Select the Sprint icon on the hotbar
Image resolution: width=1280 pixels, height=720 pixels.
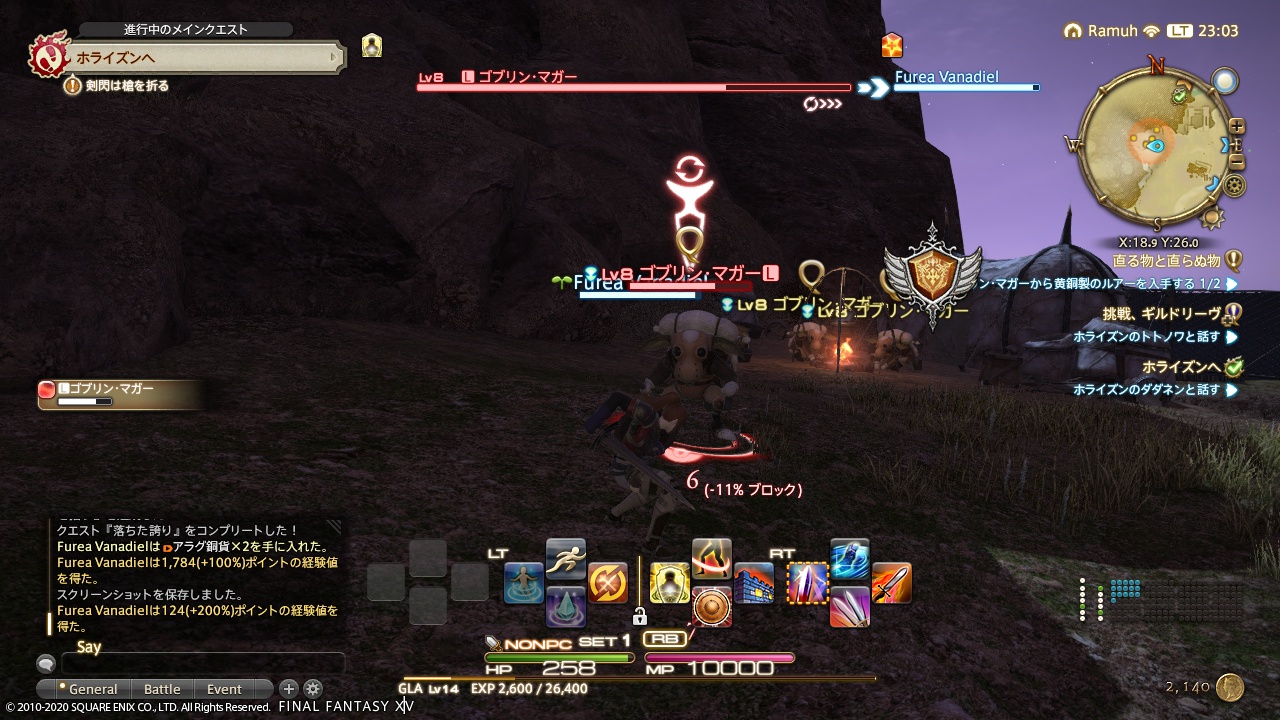[565, 560]
